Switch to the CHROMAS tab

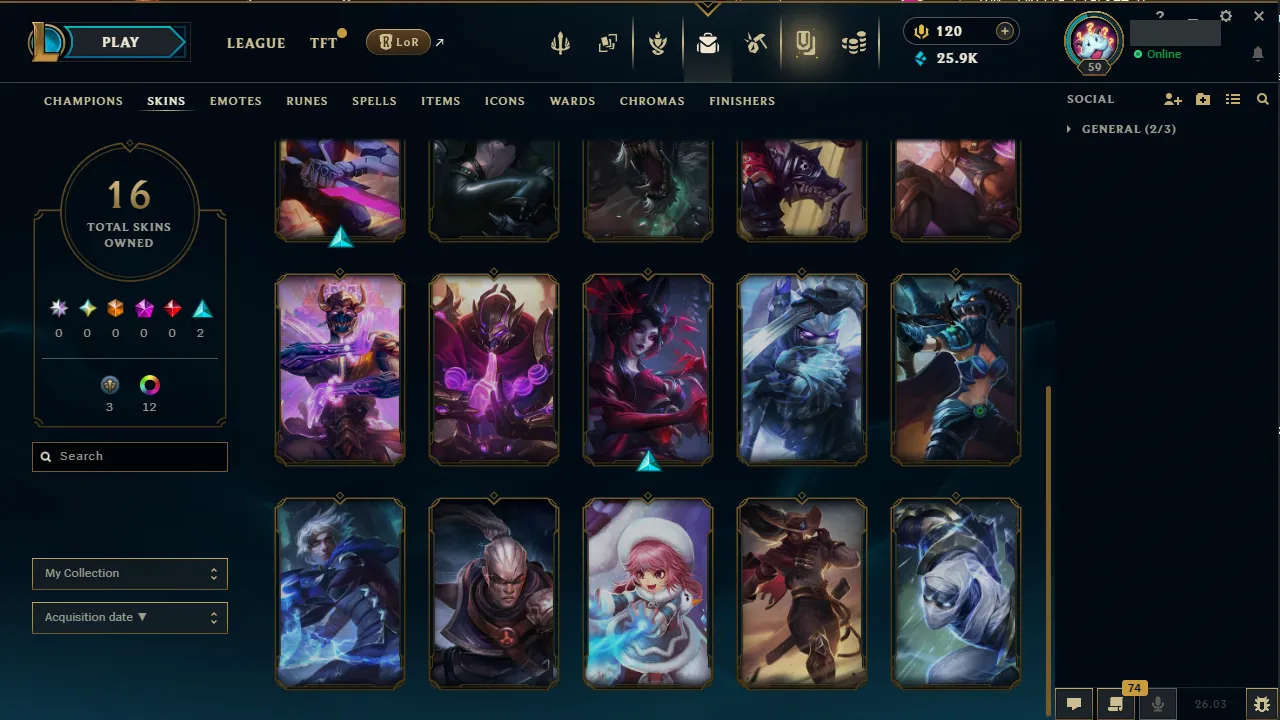pos(652,101)
